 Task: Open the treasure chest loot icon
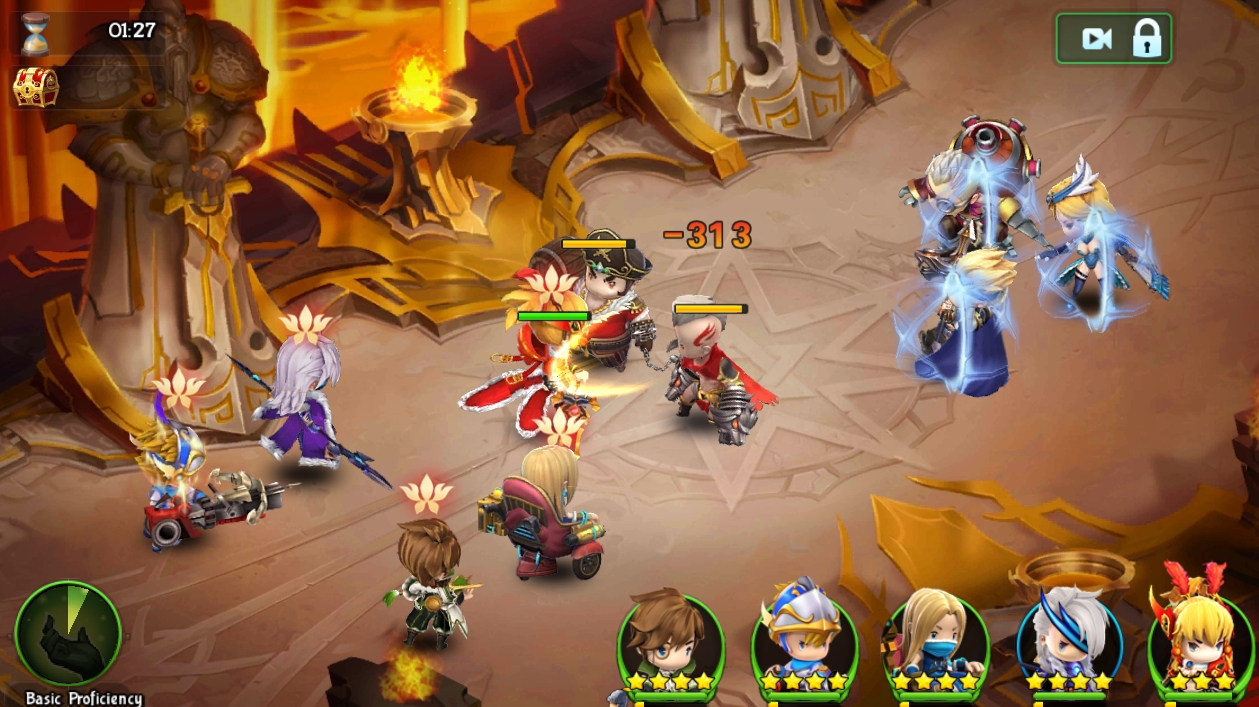coord(35,87)
